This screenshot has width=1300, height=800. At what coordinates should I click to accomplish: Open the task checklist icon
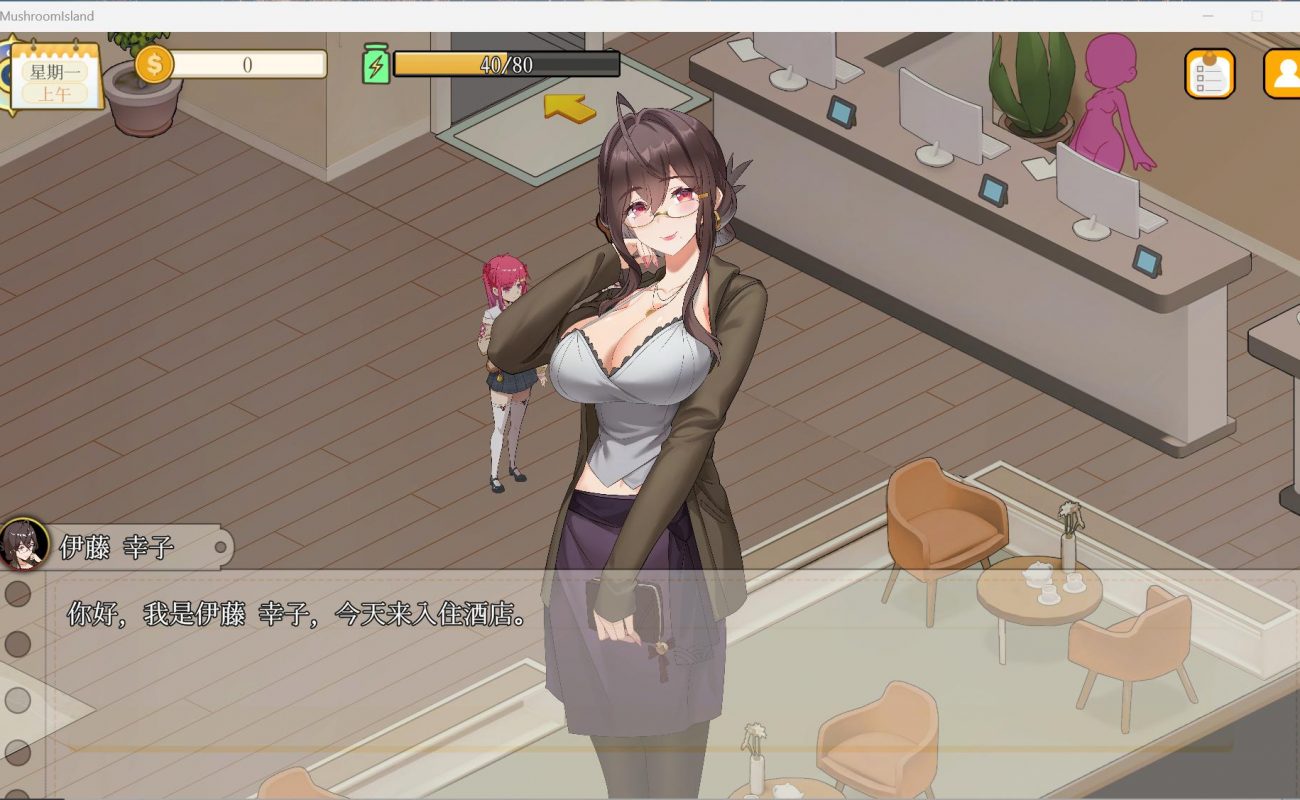[x=1209, y=74]
